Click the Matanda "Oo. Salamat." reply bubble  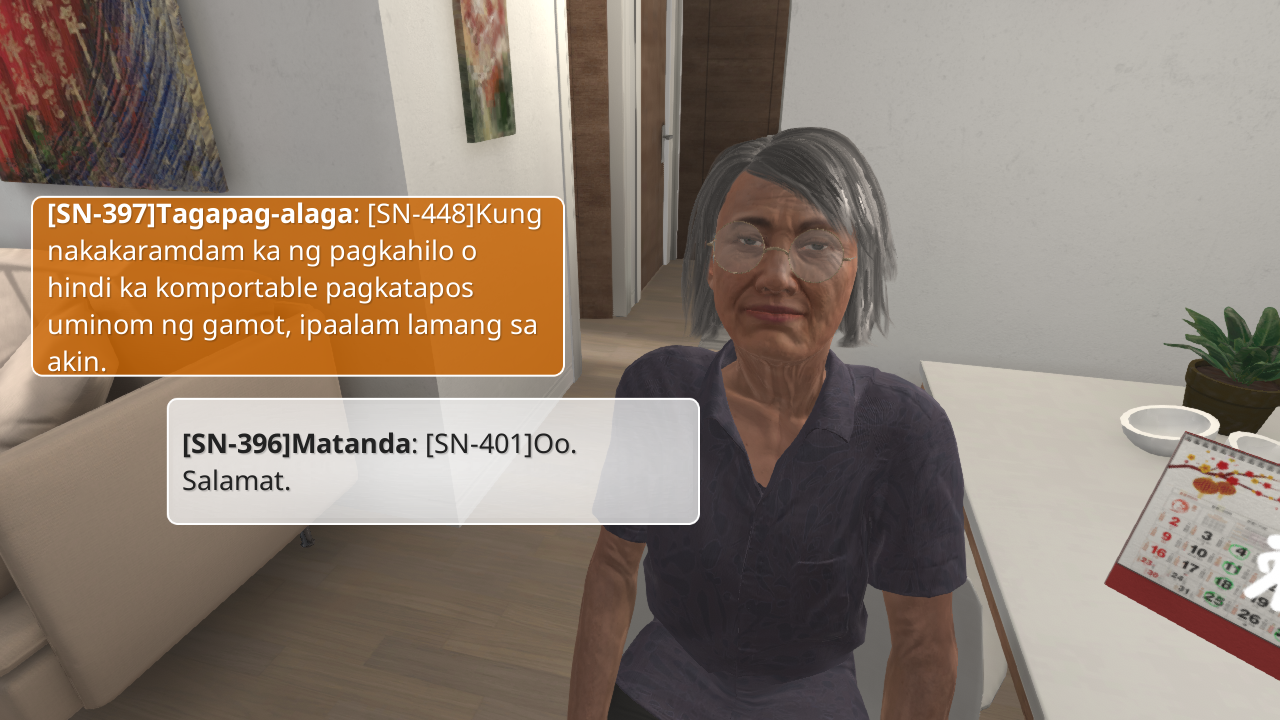click(x=433, y=461)
